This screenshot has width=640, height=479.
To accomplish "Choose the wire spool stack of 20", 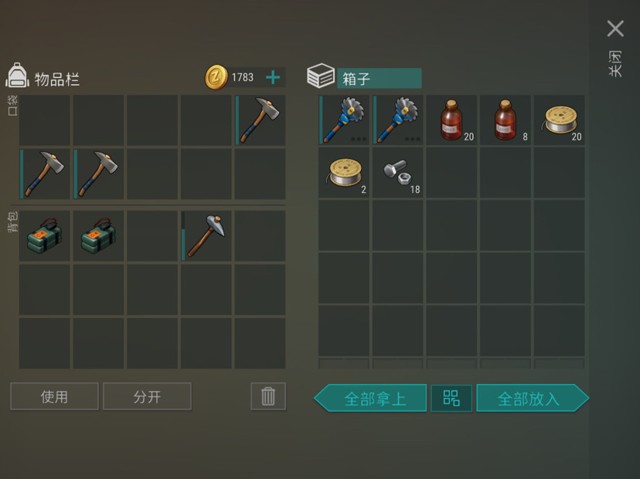I will coord(558,120).
